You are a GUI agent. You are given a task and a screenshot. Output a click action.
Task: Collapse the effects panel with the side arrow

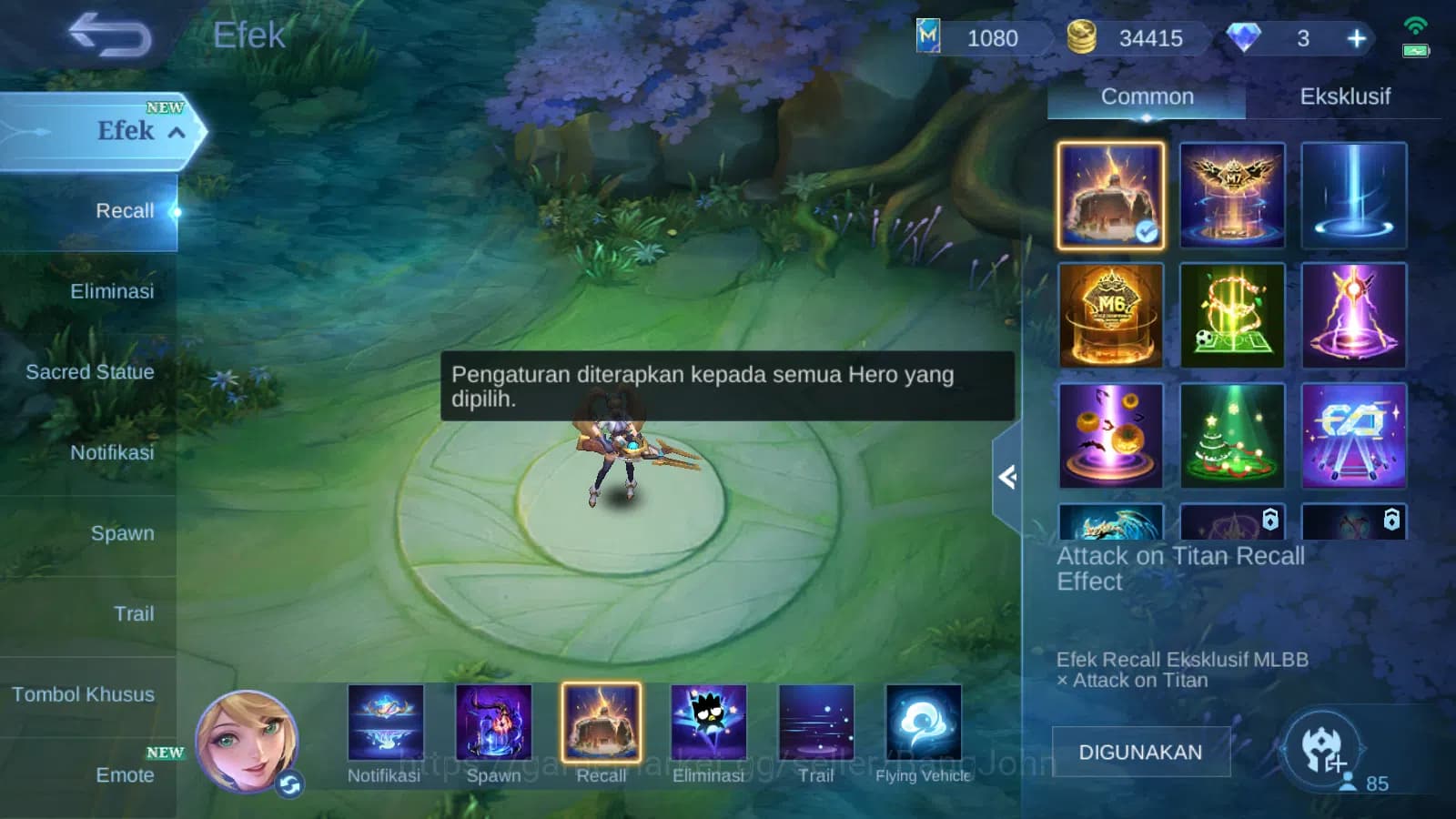click(x=1008, y=477)
